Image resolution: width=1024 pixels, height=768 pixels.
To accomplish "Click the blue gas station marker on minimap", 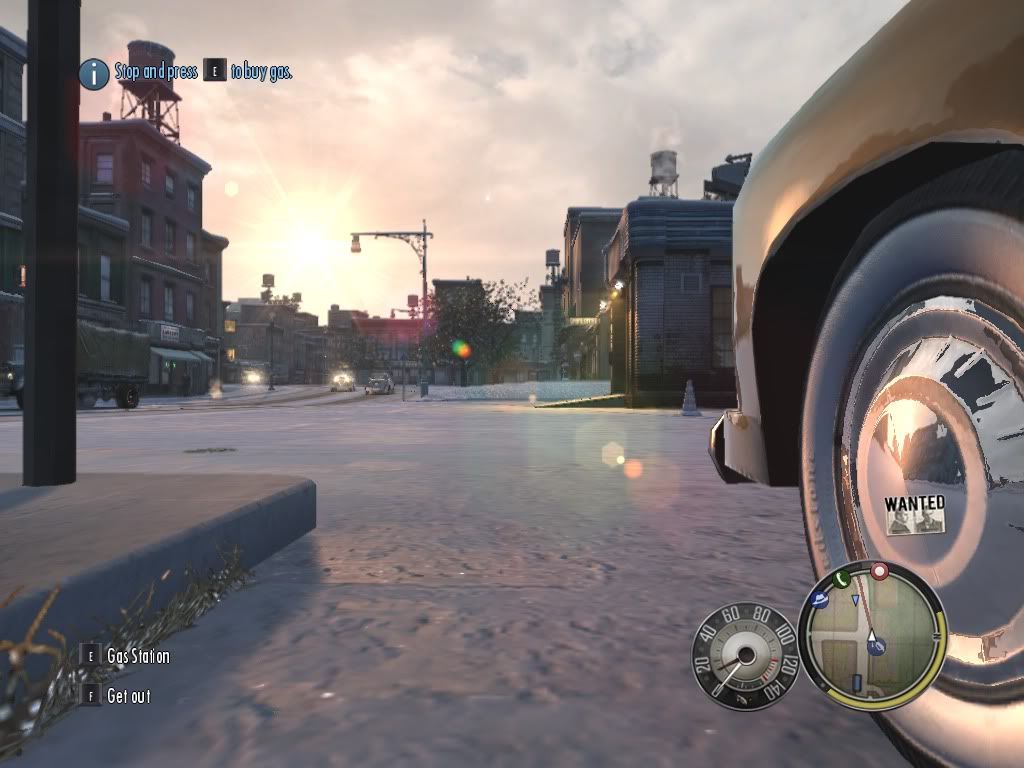I will tap(878, 647).
